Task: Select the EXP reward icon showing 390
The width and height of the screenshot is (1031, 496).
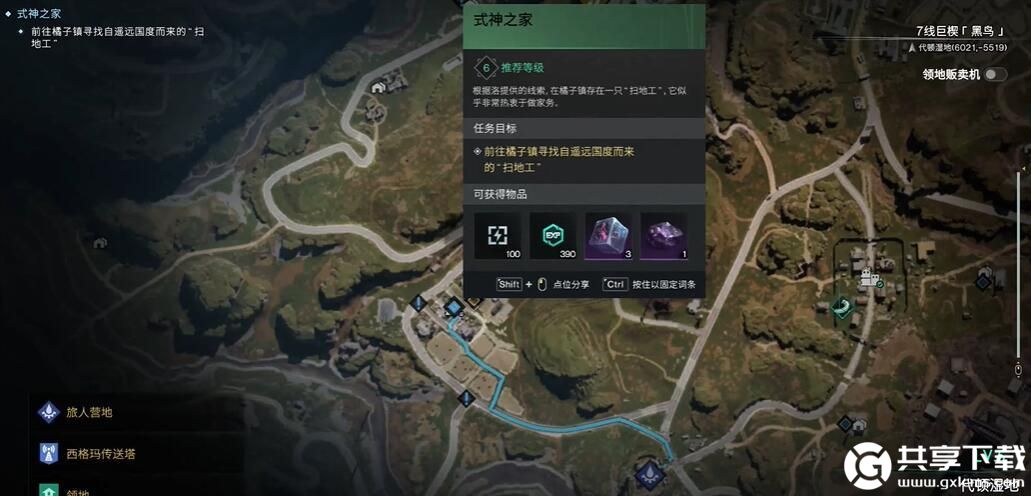Action: point(553,236)
